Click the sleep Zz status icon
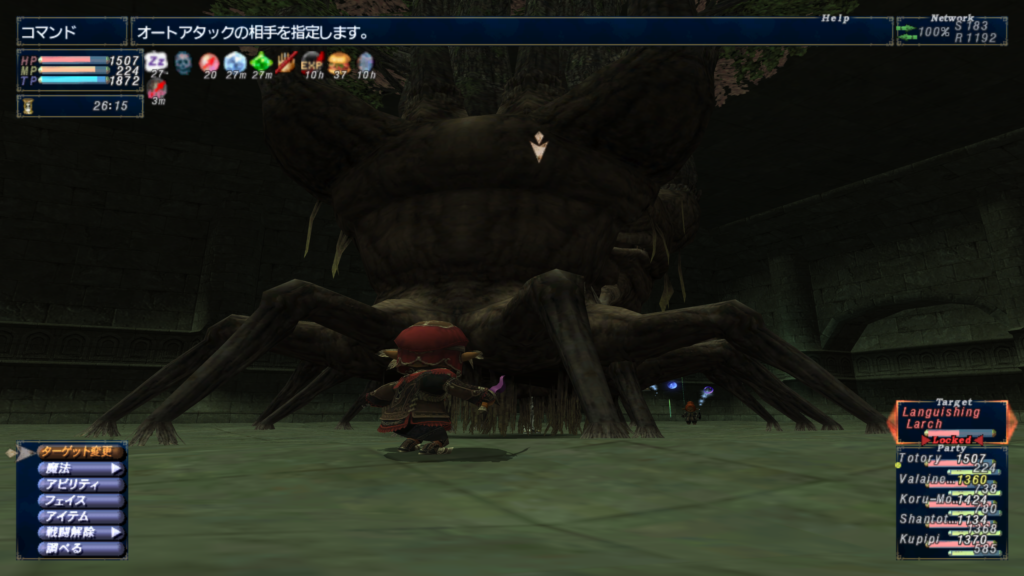 (x=156, y=62)
